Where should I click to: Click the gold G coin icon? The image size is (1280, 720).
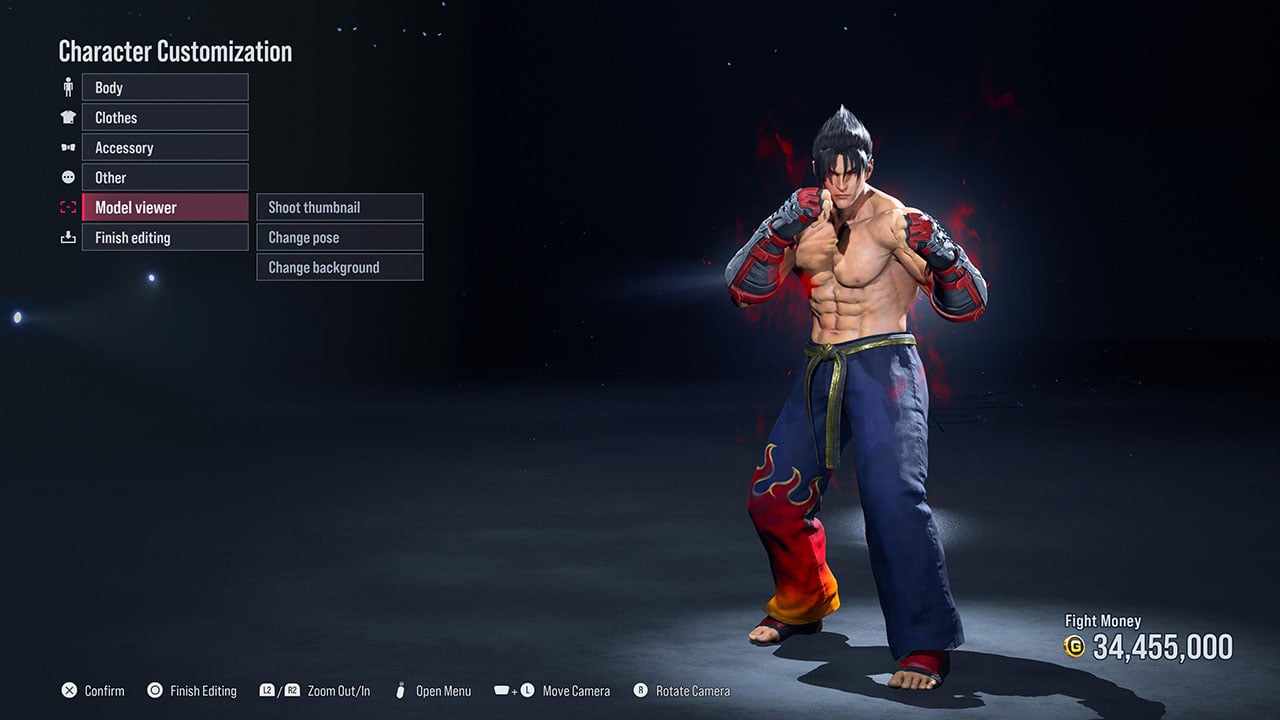(1075, 648)
